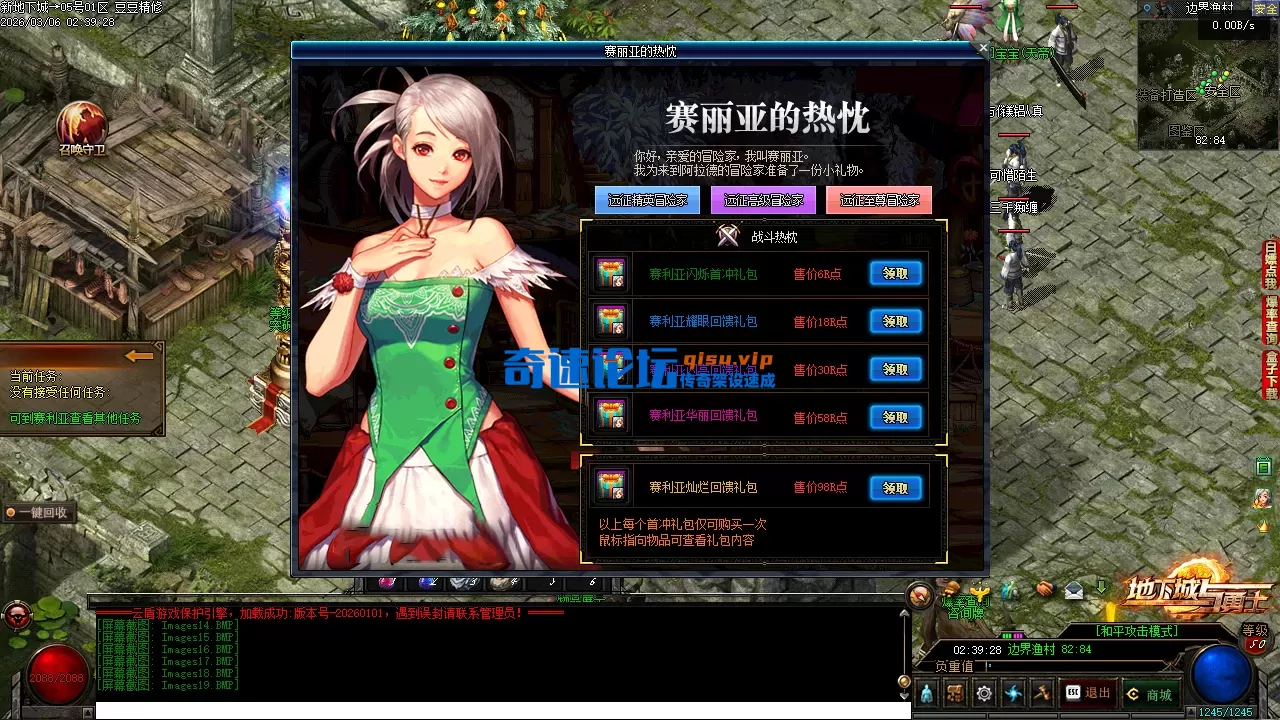Image resolution: width=1280 pixels, height=720 pixels.
Task: Click the green down-arrow toggle near the logo
Action: pyautogui.click(x=1101, y=587)
